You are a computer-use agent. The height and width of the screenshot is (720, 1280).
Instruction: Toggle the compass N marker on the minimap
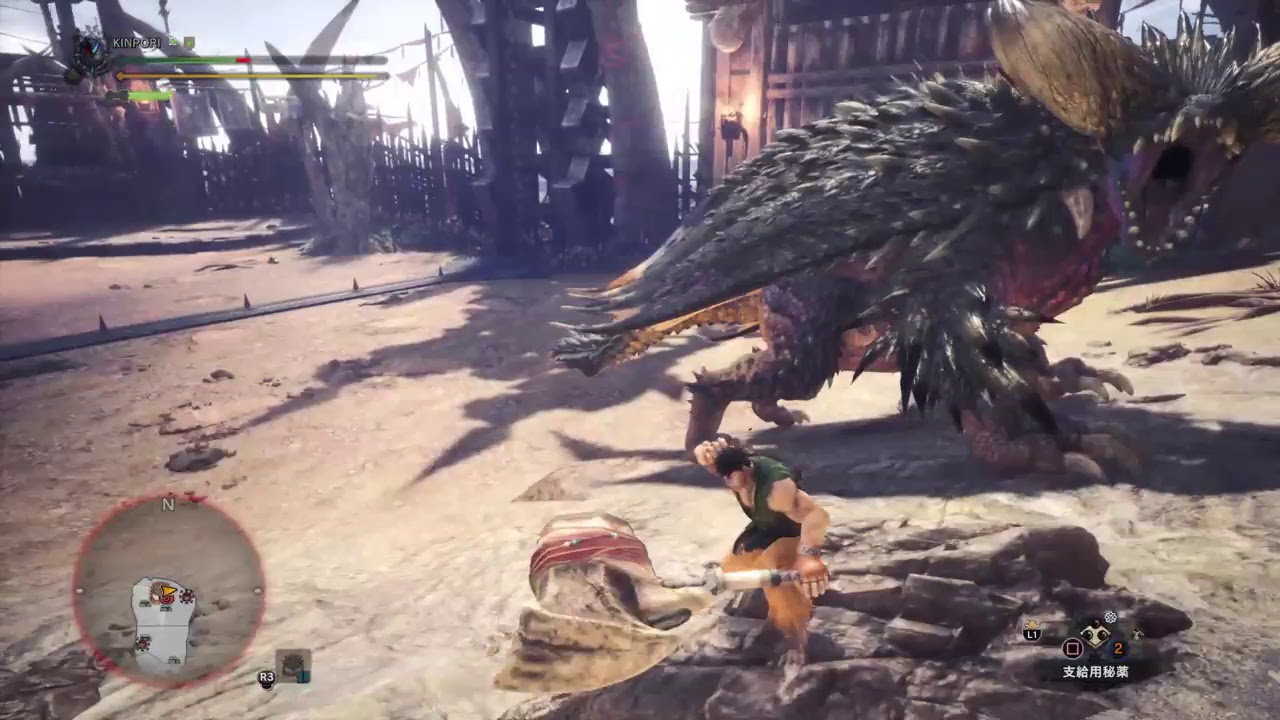pyautogui.click(x=168, y=505)
